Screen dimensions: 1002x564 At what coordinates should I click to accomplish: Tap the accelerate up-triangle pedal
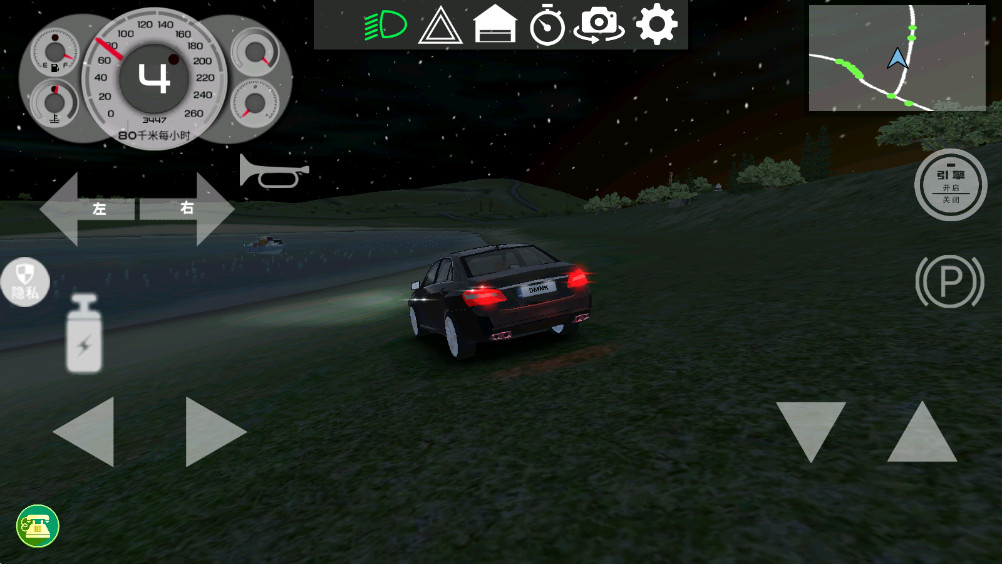[x=922, y=432]
